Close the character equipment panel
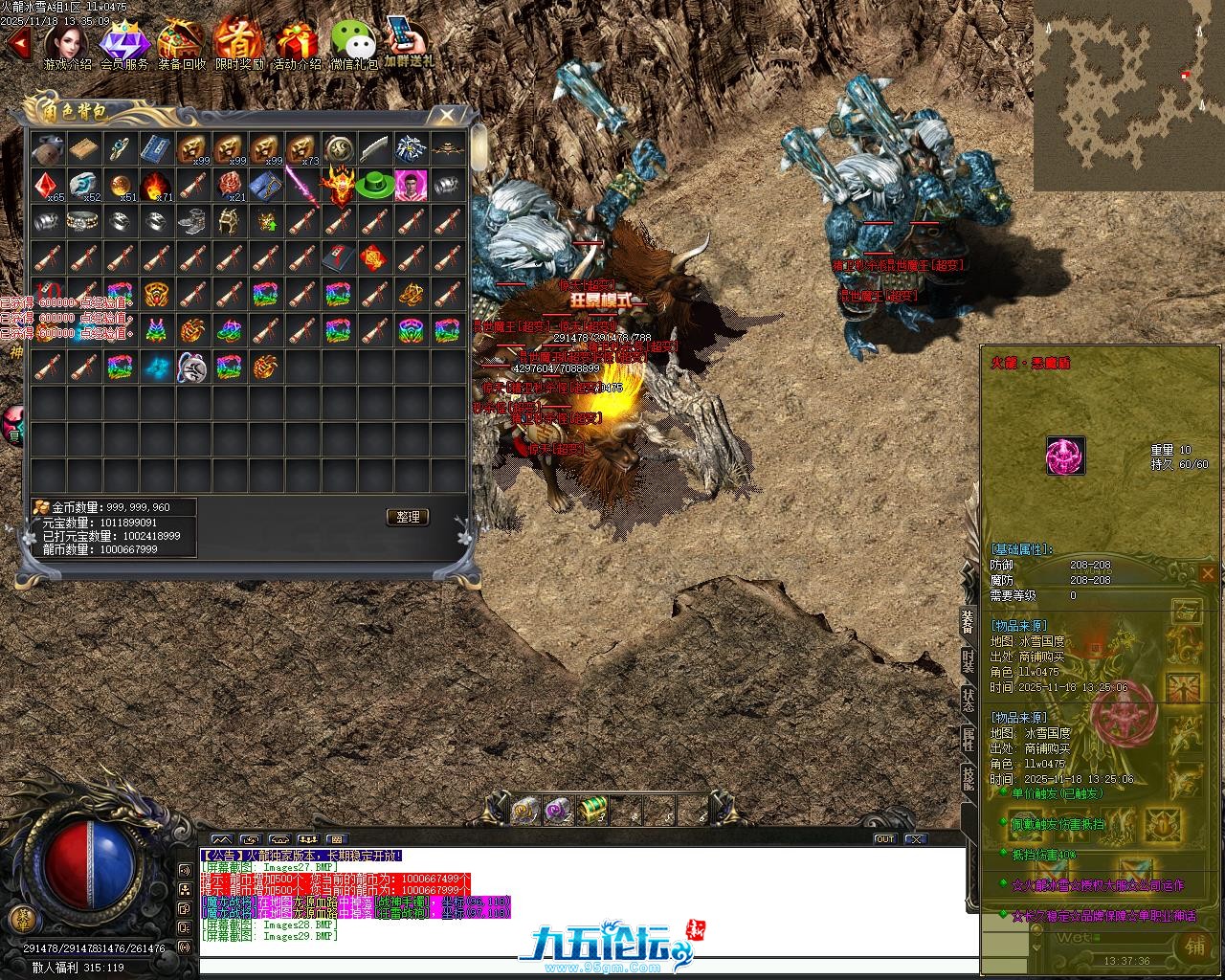The height and width of the screenshot is (980, 1225). point(1208,574)
